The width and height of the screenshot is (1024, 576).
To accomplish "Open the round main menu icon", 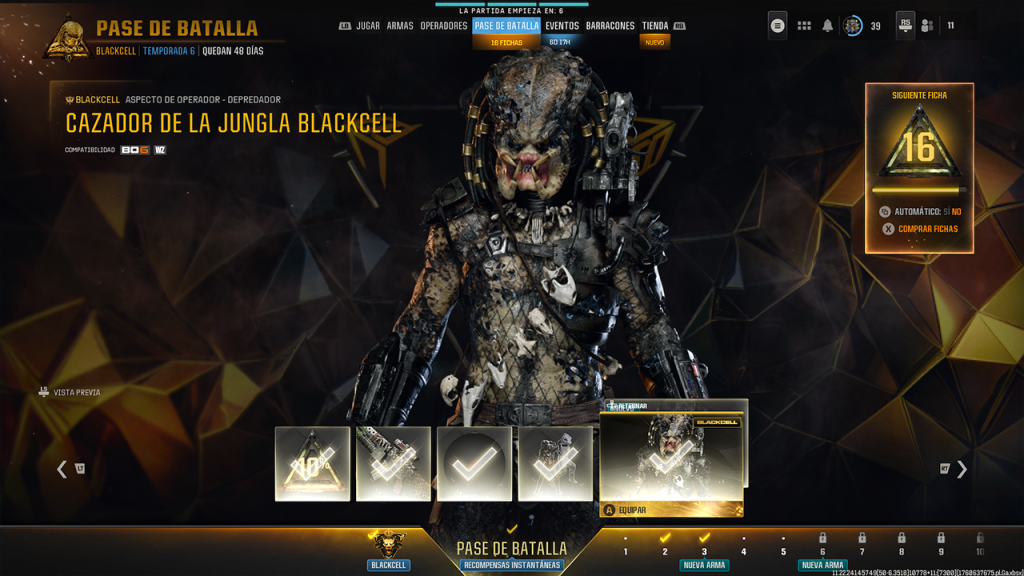I will coord(778,26).
